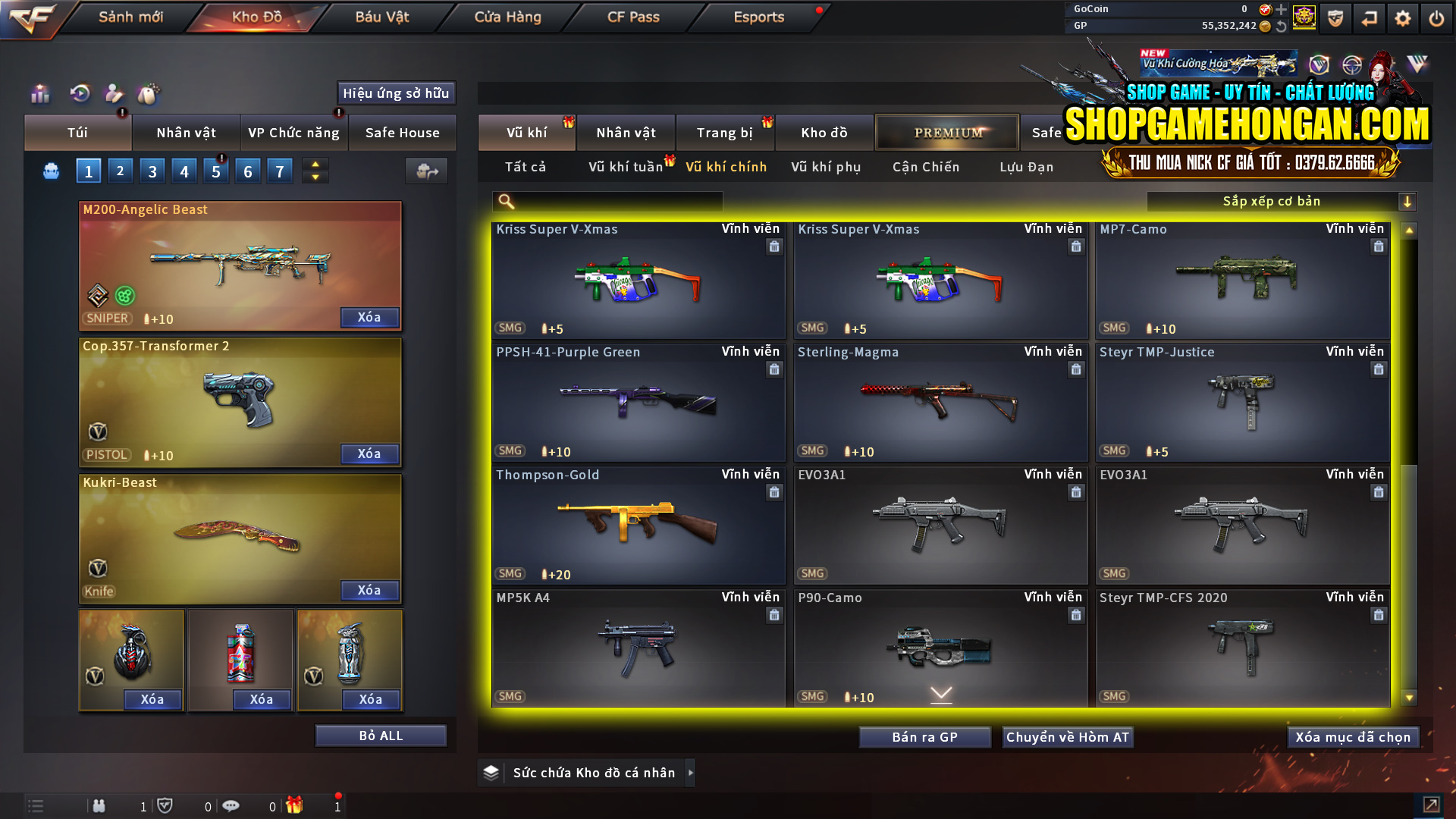Open the chat messages bubble icon

(x=231, y=806)
